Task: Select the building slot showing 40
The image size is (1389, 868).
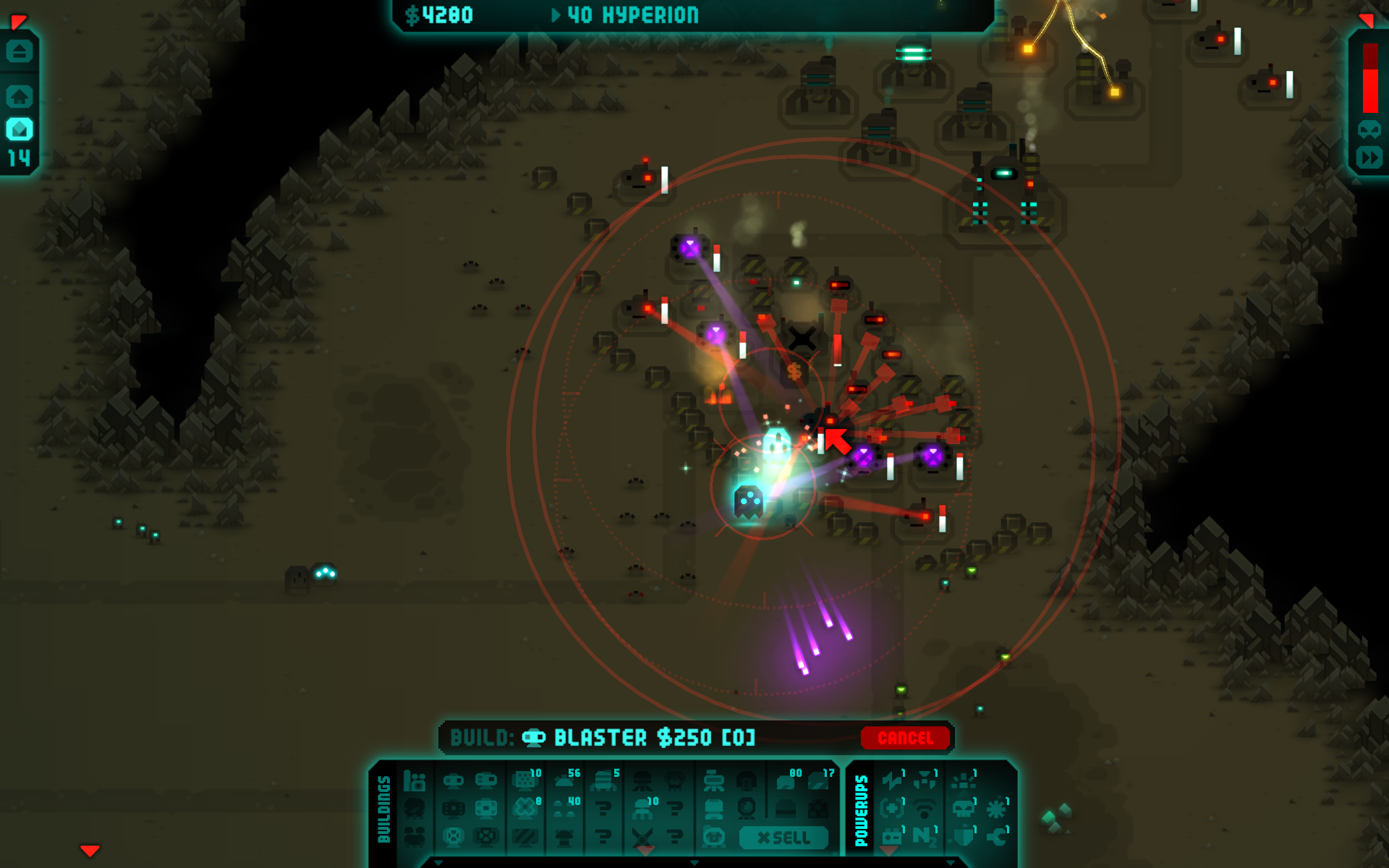Action: click(565, 808)
